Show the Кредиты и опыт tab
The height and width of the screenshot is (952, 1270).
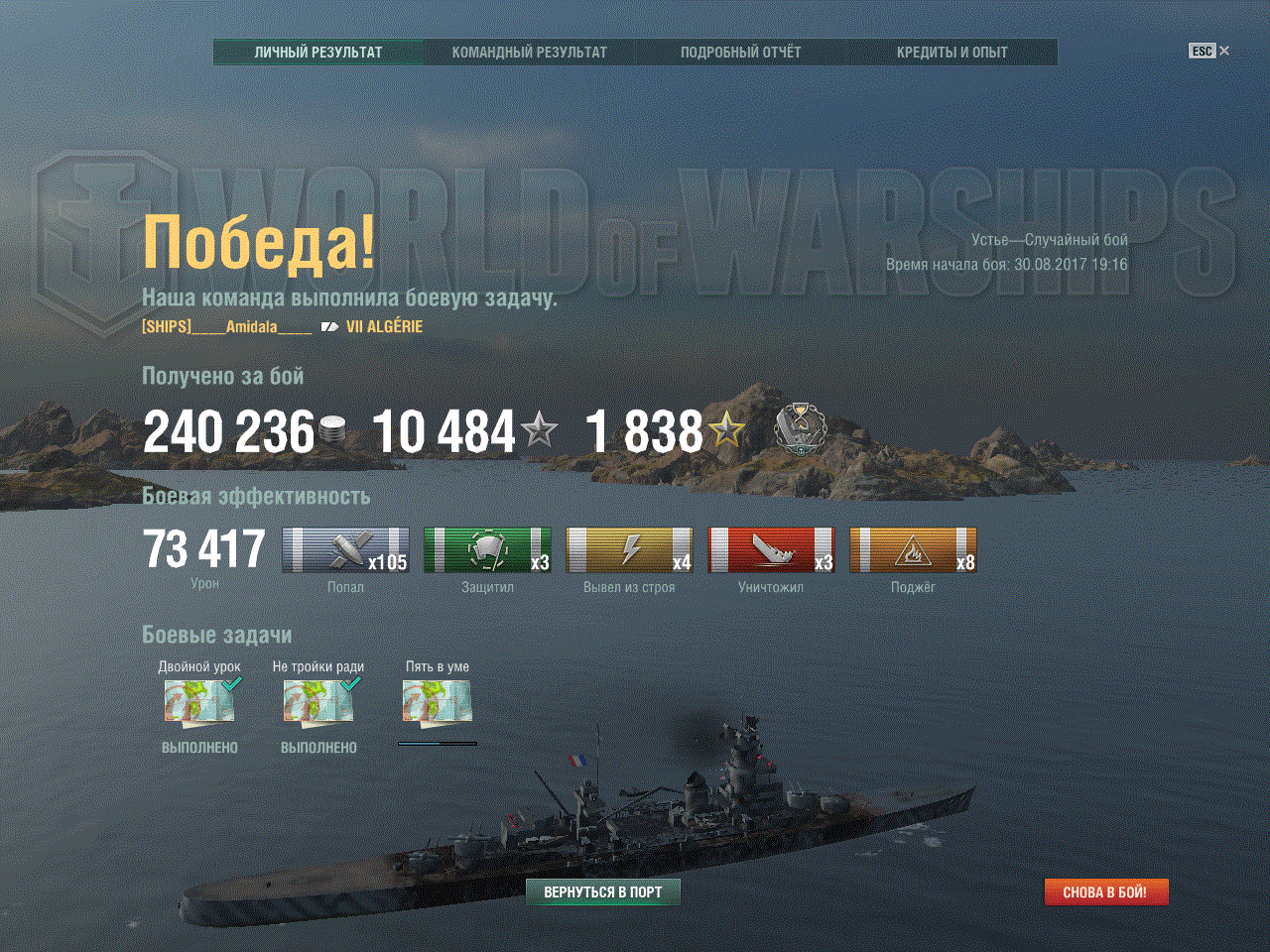(x=952, y=53)
